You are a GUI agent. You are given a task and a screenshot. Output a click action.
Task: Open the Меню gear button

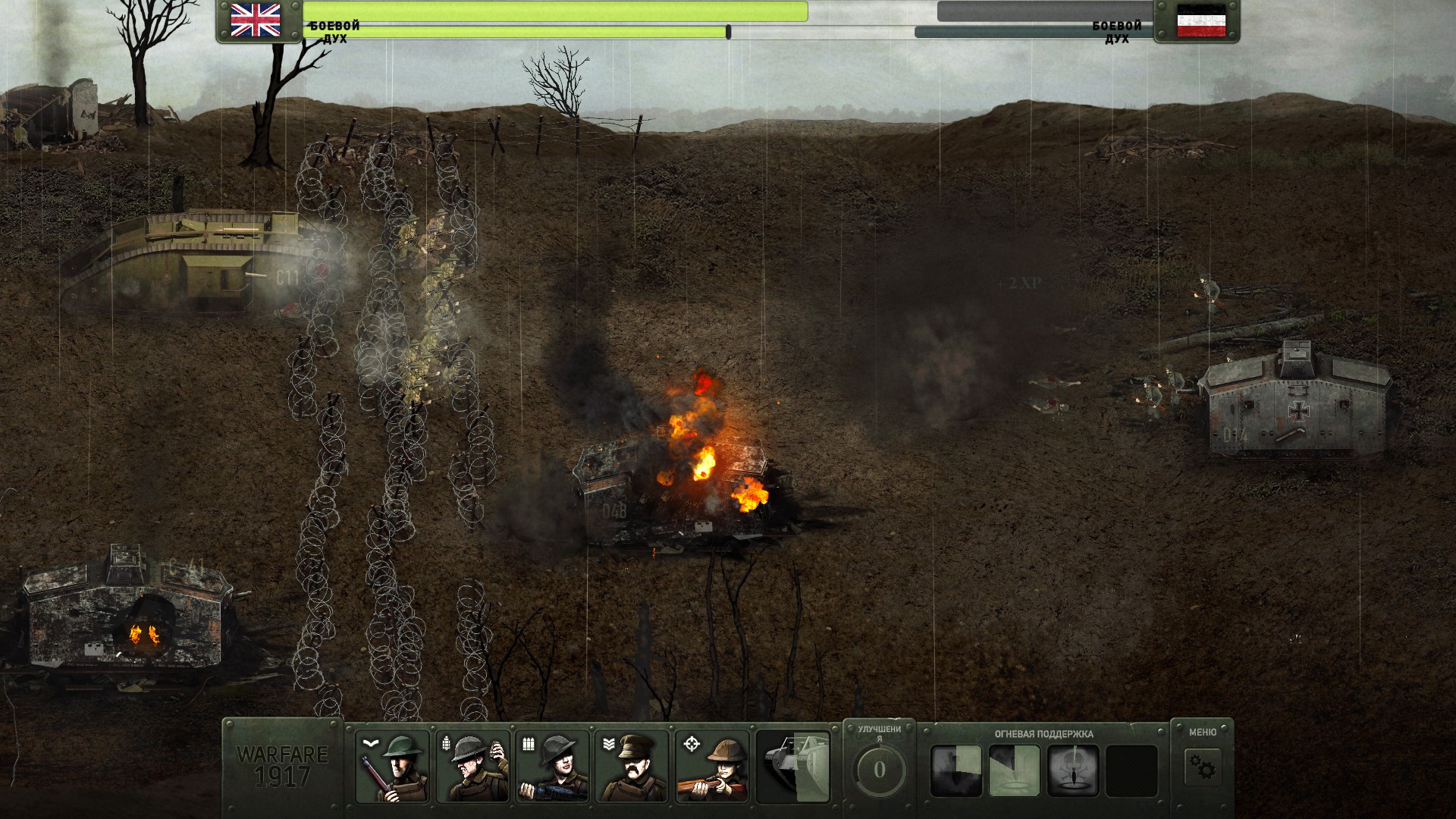coord(1202,769)
